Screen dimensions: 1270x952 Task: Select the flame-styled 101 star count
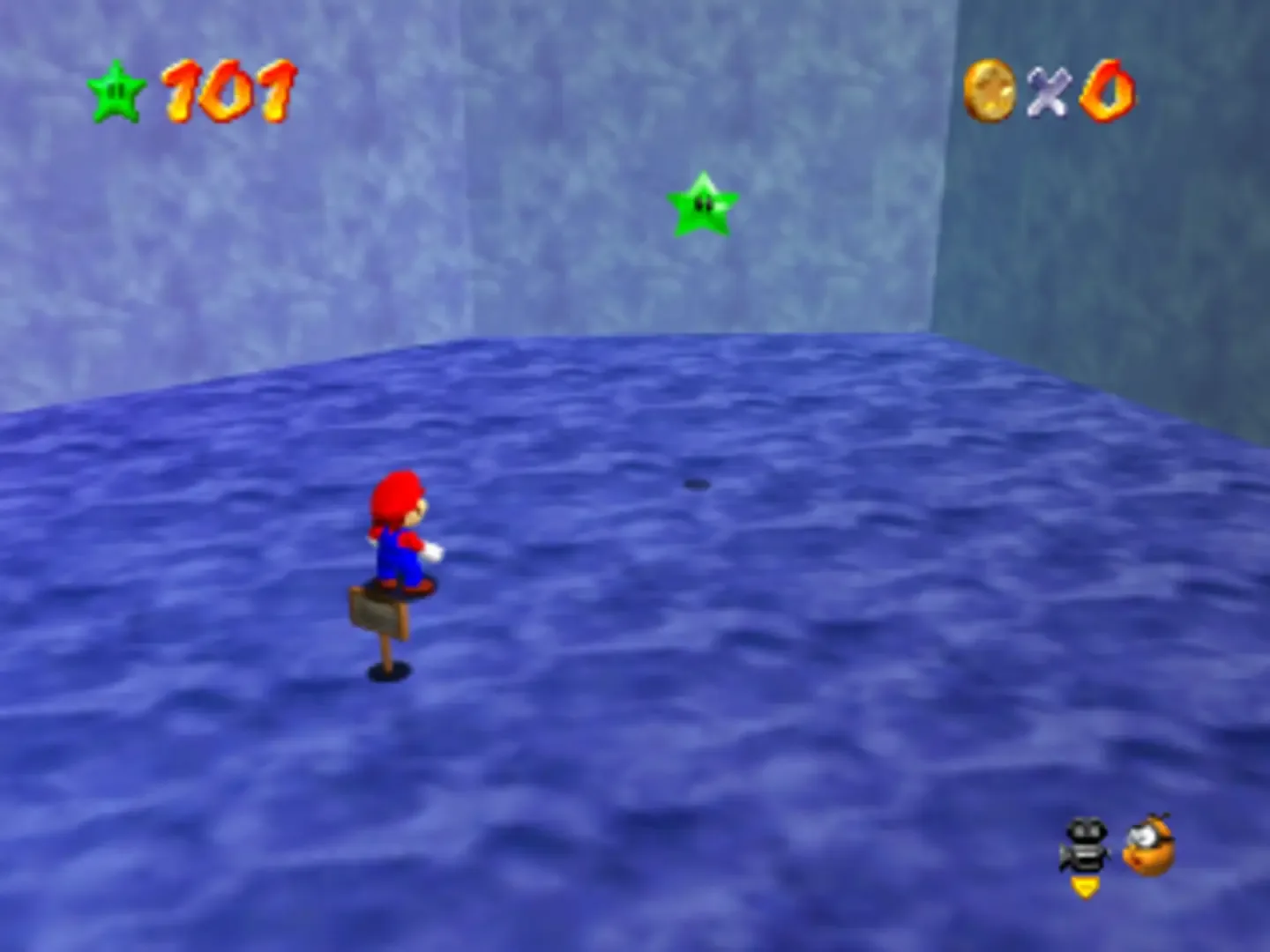(225, 88)
